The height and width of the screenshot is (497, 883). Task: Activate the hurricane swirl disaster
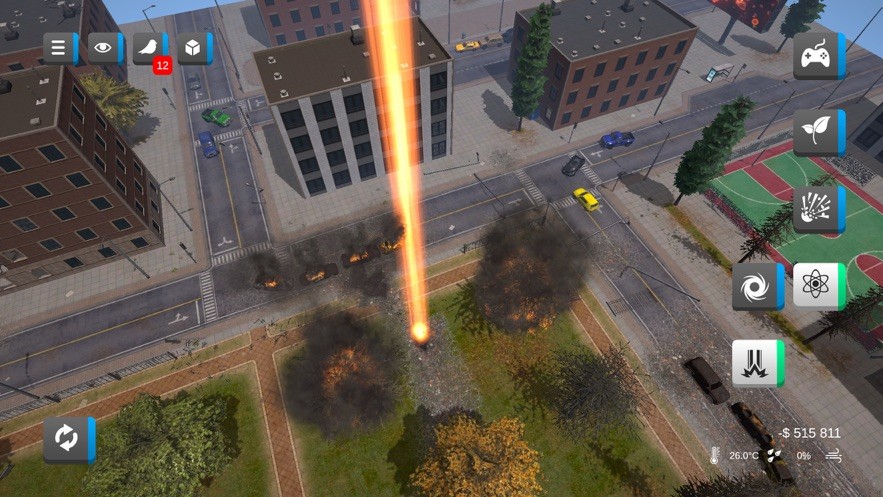coord(756,287)
